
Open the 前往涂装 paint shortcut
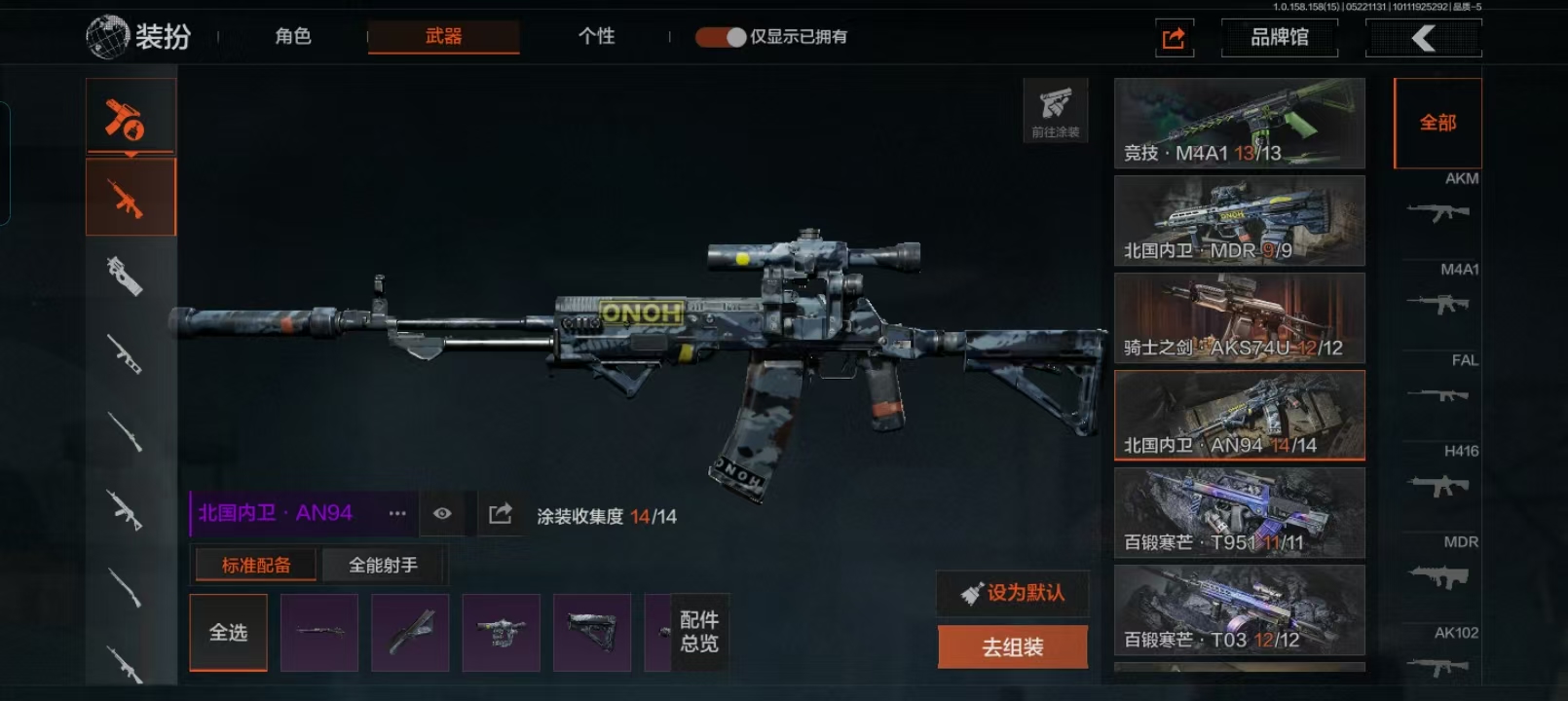[1056, 110]
